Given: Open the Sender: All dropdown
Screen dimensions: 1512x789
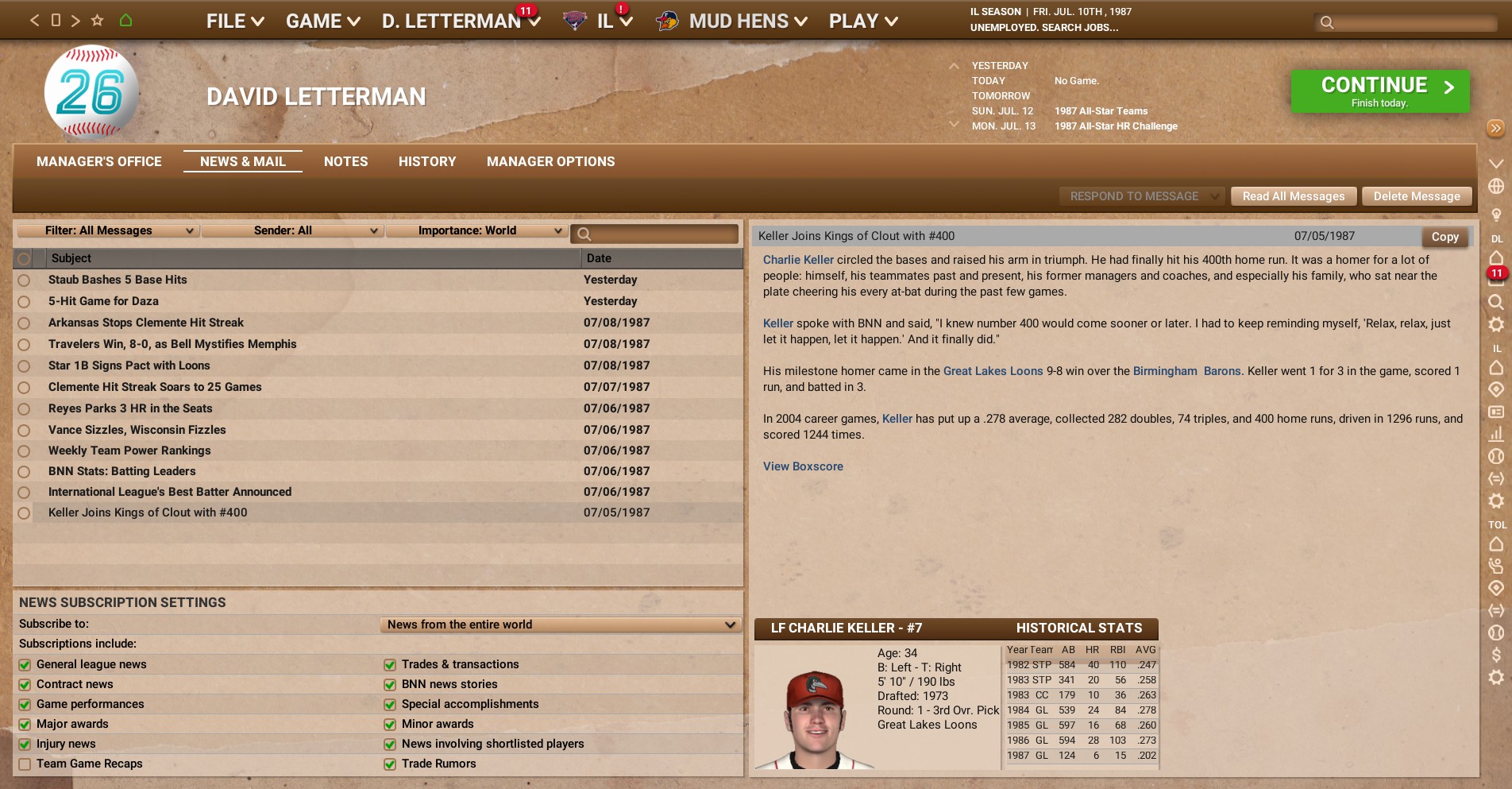Looking at the screenshot, I should (x=292, y=230).
